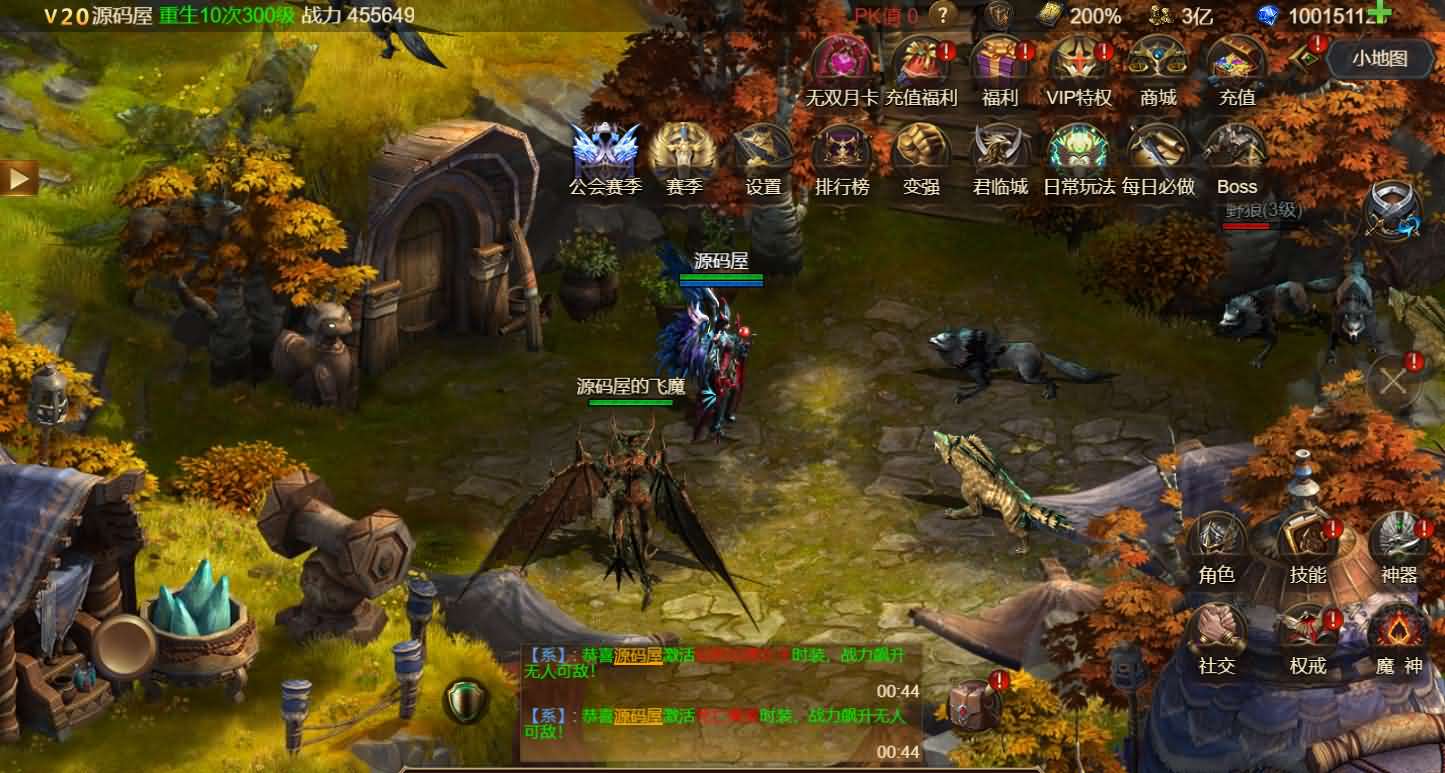Open the 充值福利 recharge rewards
Viewport: 1445px width, 773px height.
921,63
